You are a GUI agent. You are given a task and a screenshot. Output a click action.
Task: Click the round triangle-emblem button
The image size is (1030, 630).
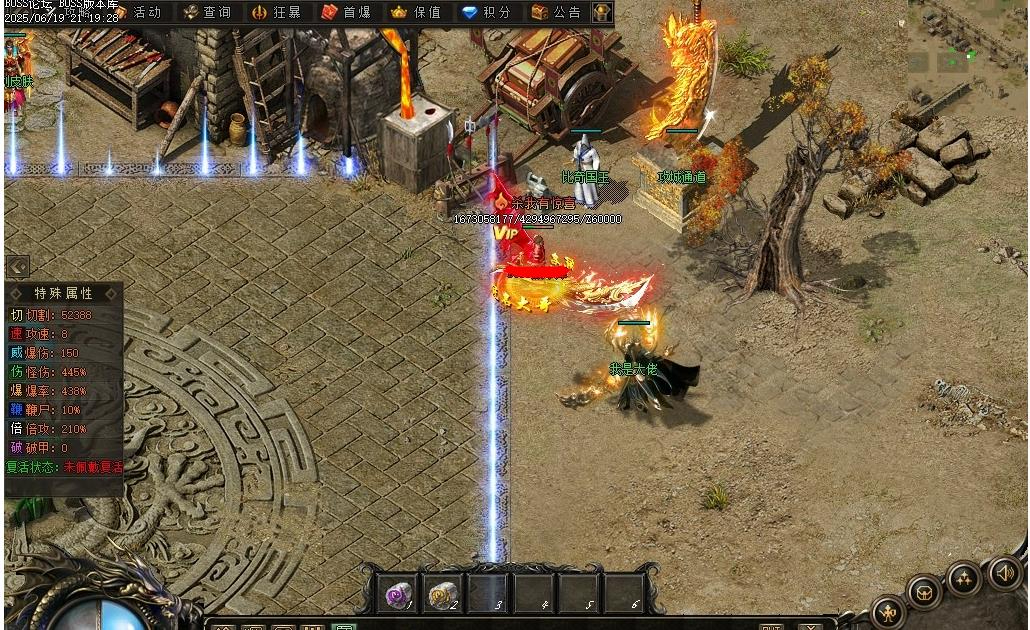point(964,577)
